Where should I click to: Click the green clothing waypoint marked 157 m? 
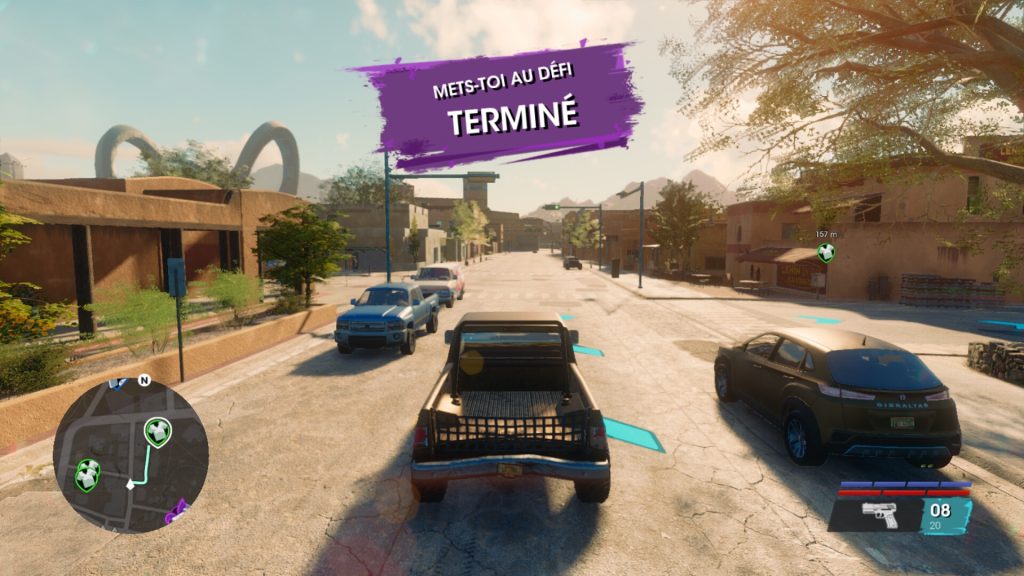click(826, 253)
